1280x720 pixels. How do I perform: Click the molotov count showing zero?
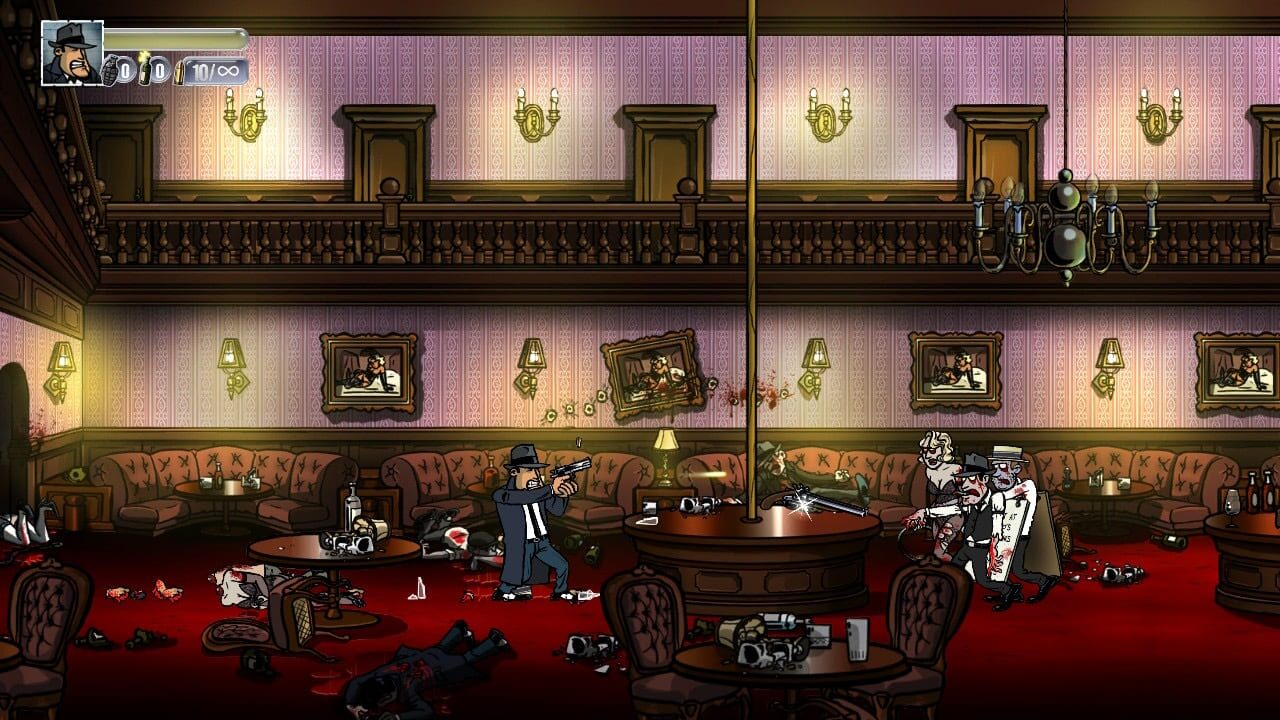(162, 70)
